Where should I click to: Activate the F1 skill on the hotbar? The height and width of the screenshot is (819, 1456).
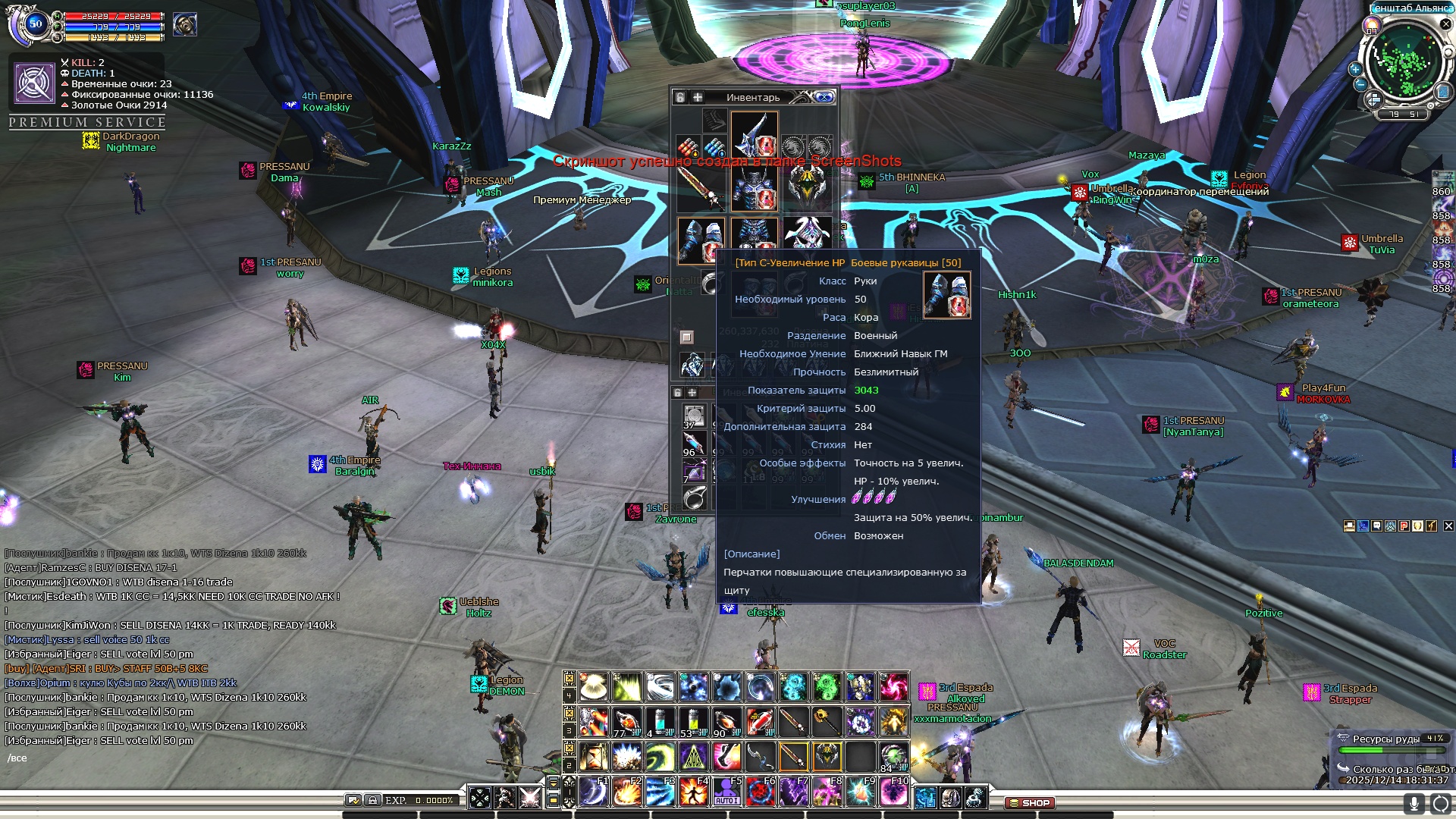coord(594,792)
